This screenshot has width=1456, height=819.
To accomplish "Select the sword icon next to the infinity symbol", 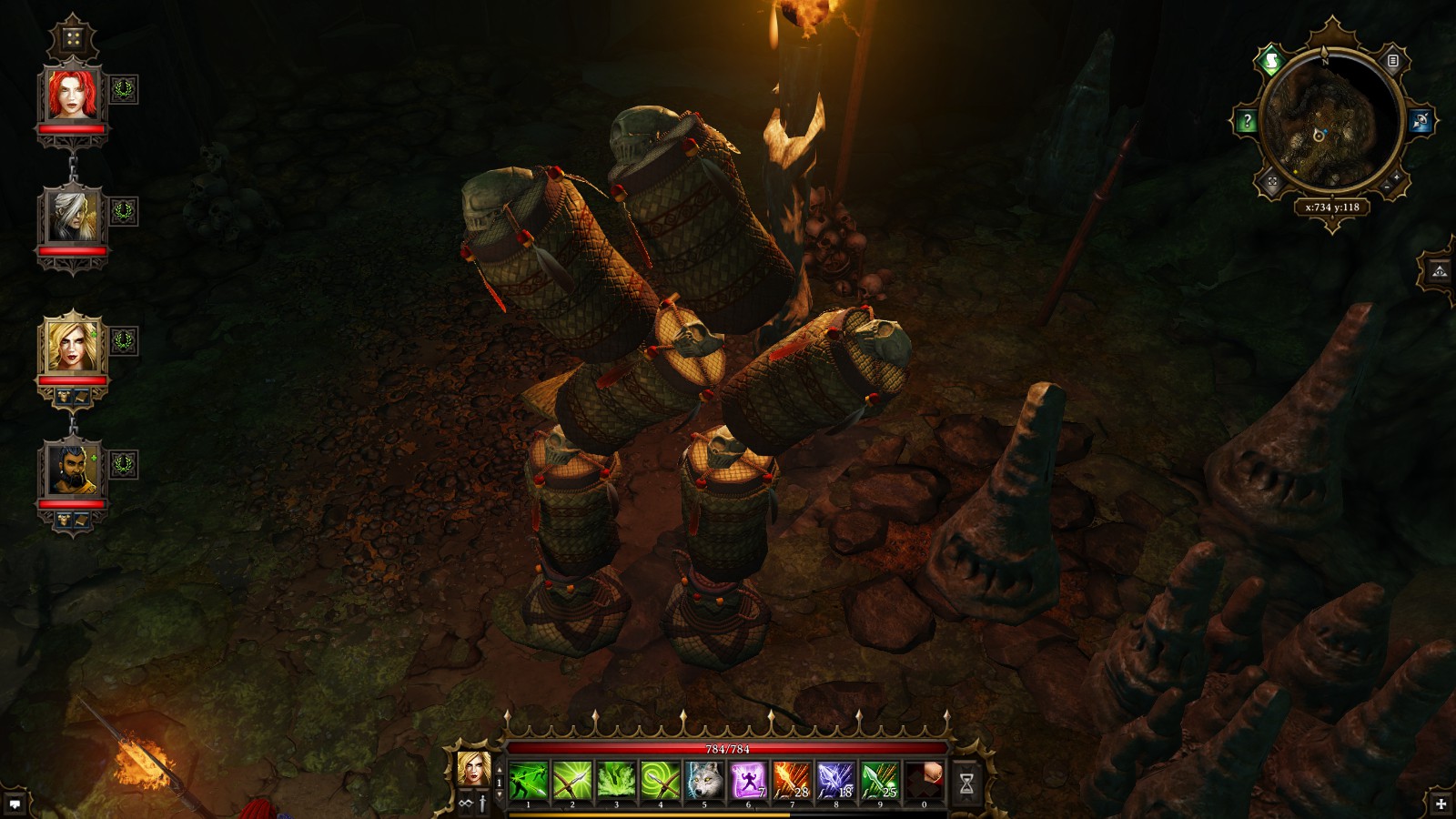I will tap(482, 803).
